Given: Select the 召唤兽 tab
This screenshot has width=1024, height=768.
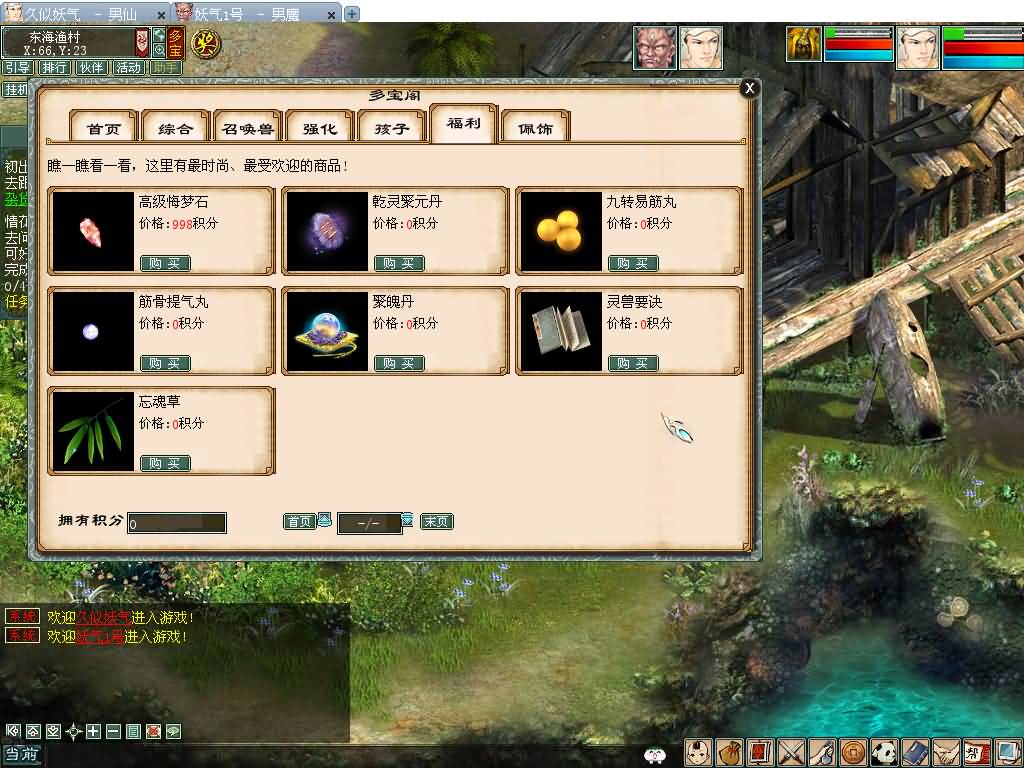Looking at the screenshot, I should [x=248, y=129].
